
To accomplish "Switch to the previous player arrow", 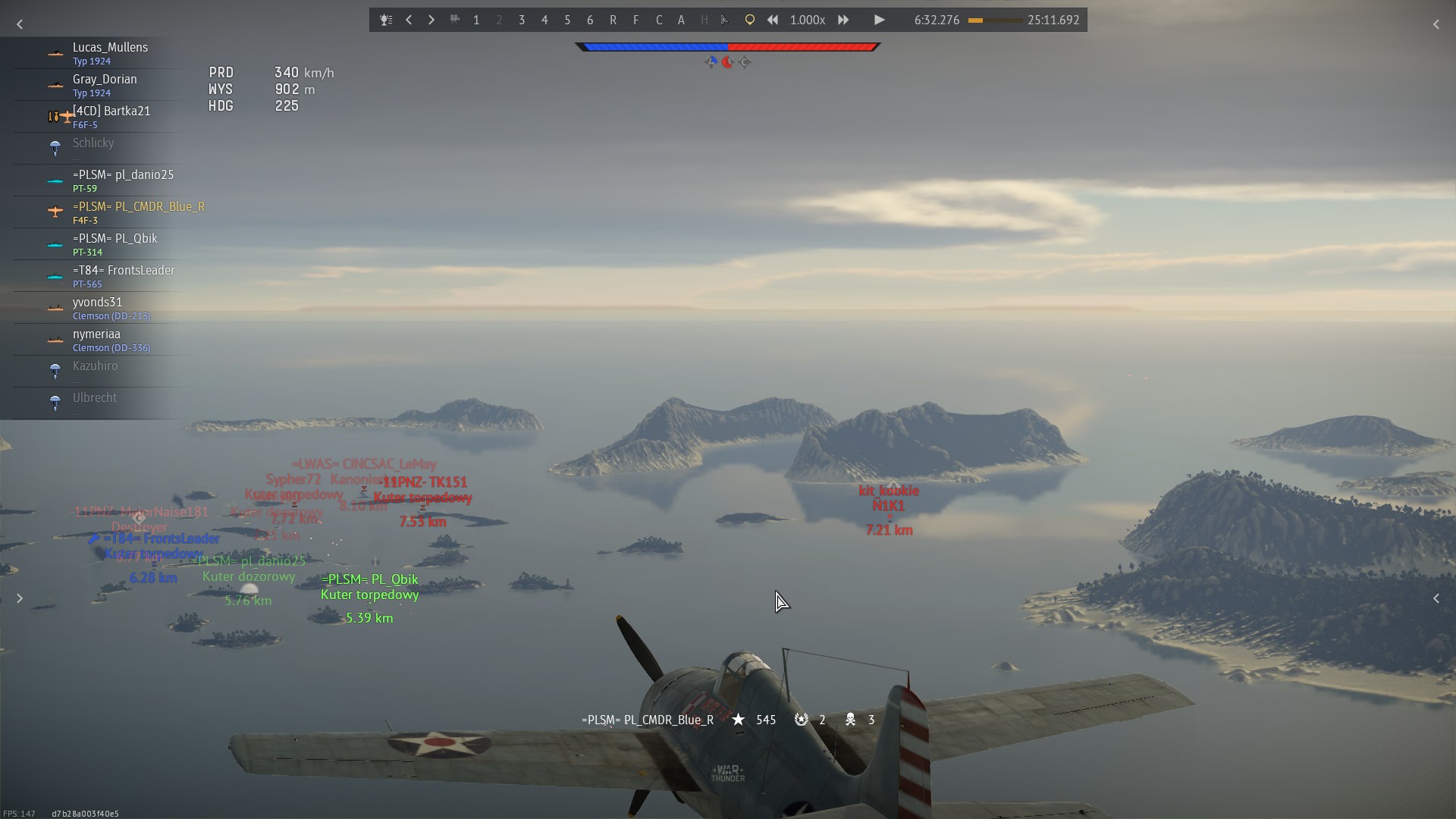I will (x=409, y=20).
